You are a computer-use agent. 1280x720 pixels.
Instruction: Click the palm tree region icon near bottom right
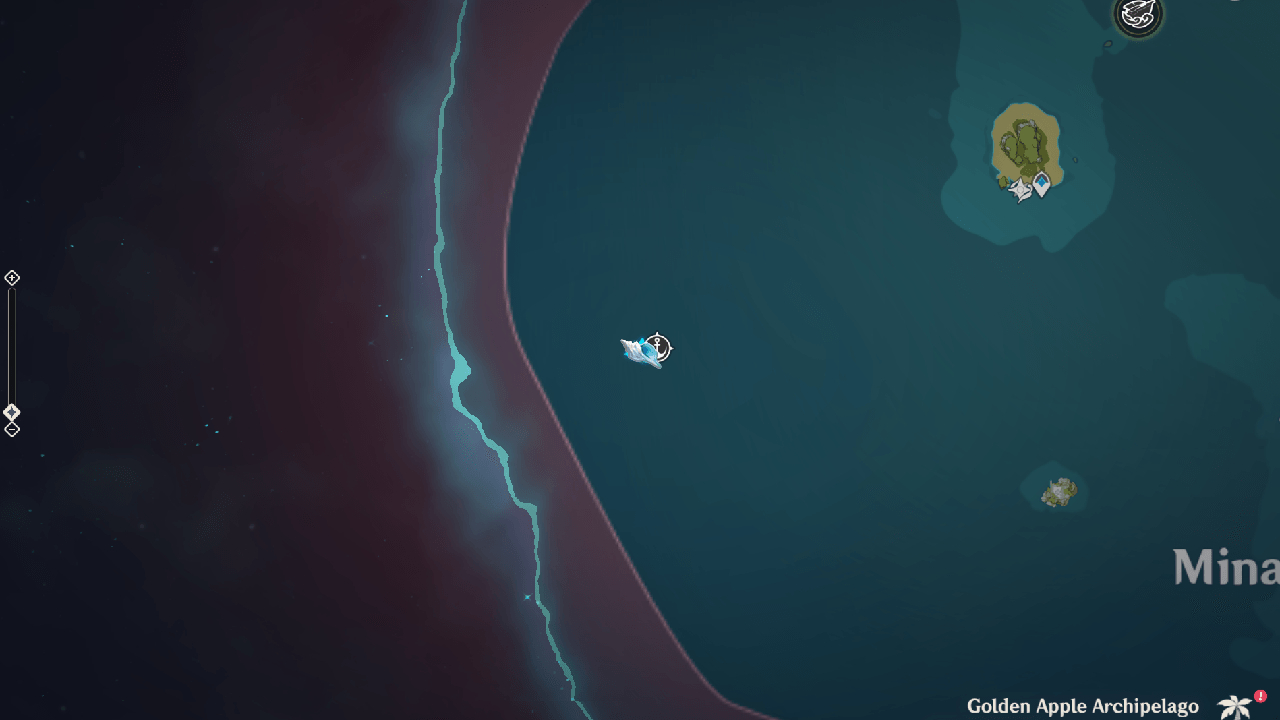pos(1237,705)
